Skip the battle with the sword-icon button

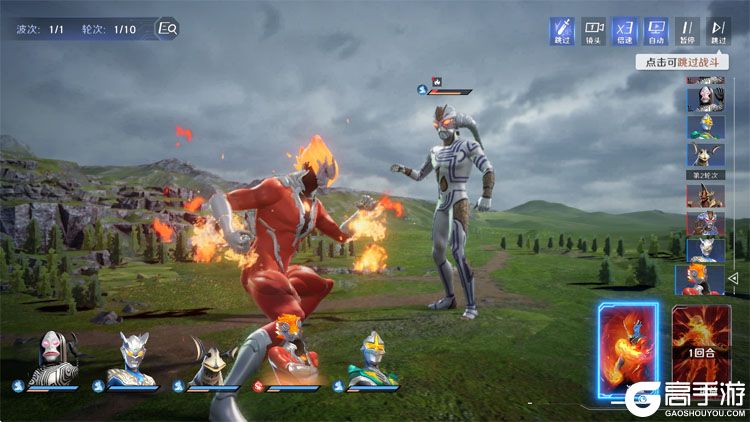pos(563,31)
